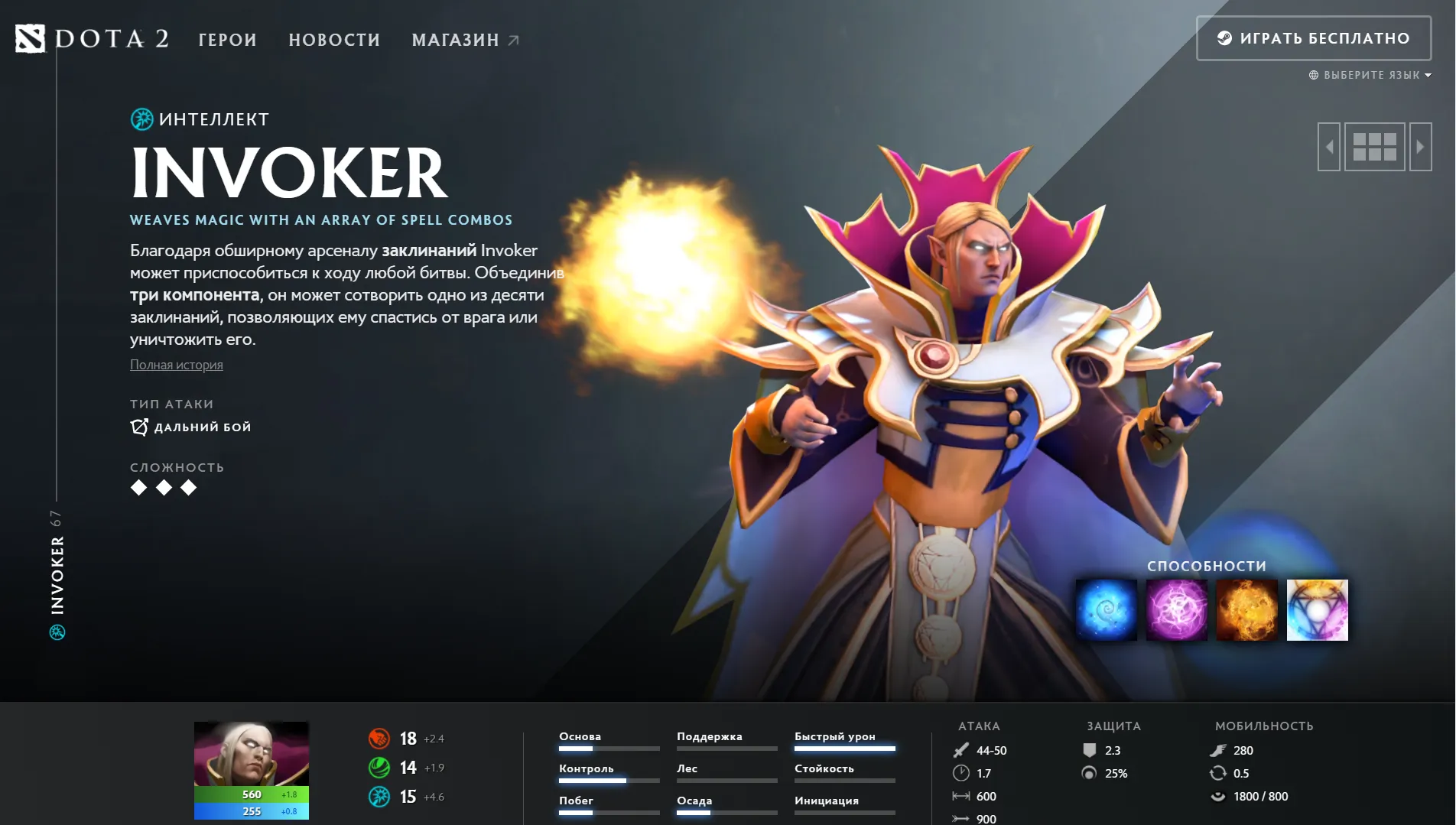The image size is (1456, 825).
Task: Select the Quas ability icon
Action: point(1106,609)
